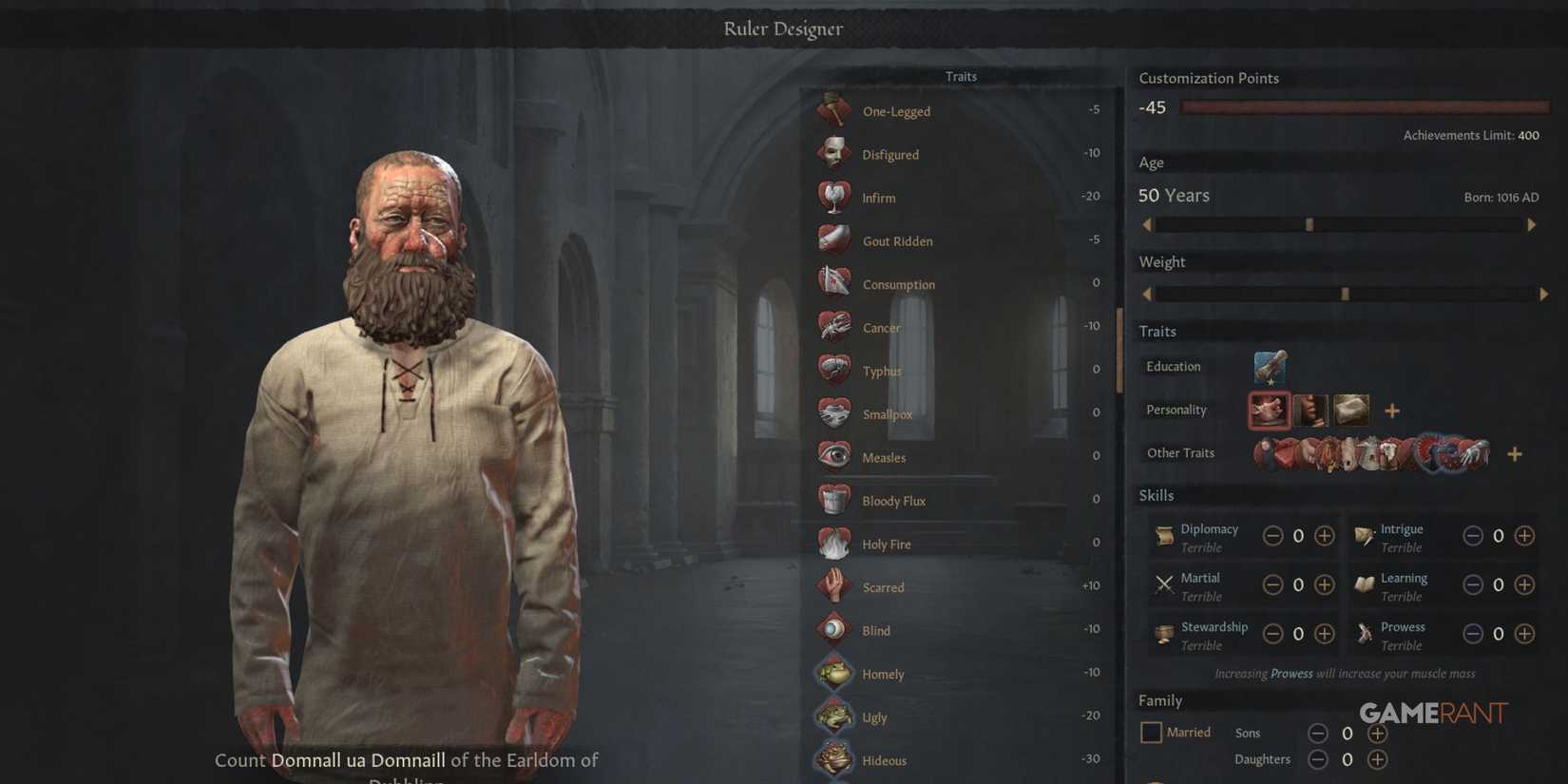This screenshot has width=1568, height=784.
Task: Select the Gout Ridden trait icon
Action: click(833, 239)
